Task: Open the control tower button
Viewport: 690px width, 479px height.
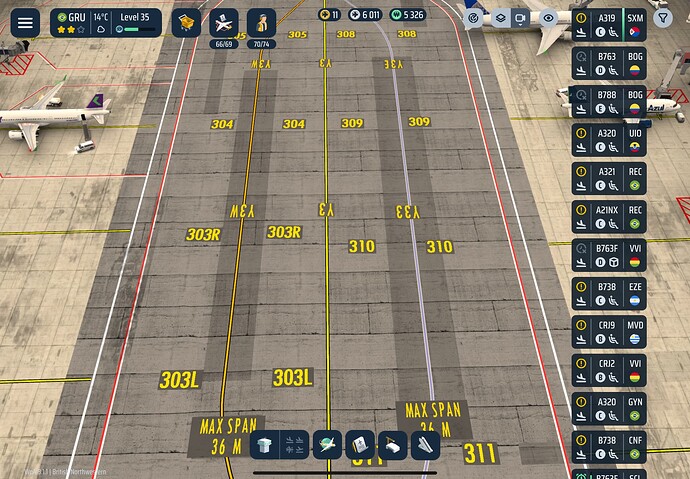Action: click(264, 445)
